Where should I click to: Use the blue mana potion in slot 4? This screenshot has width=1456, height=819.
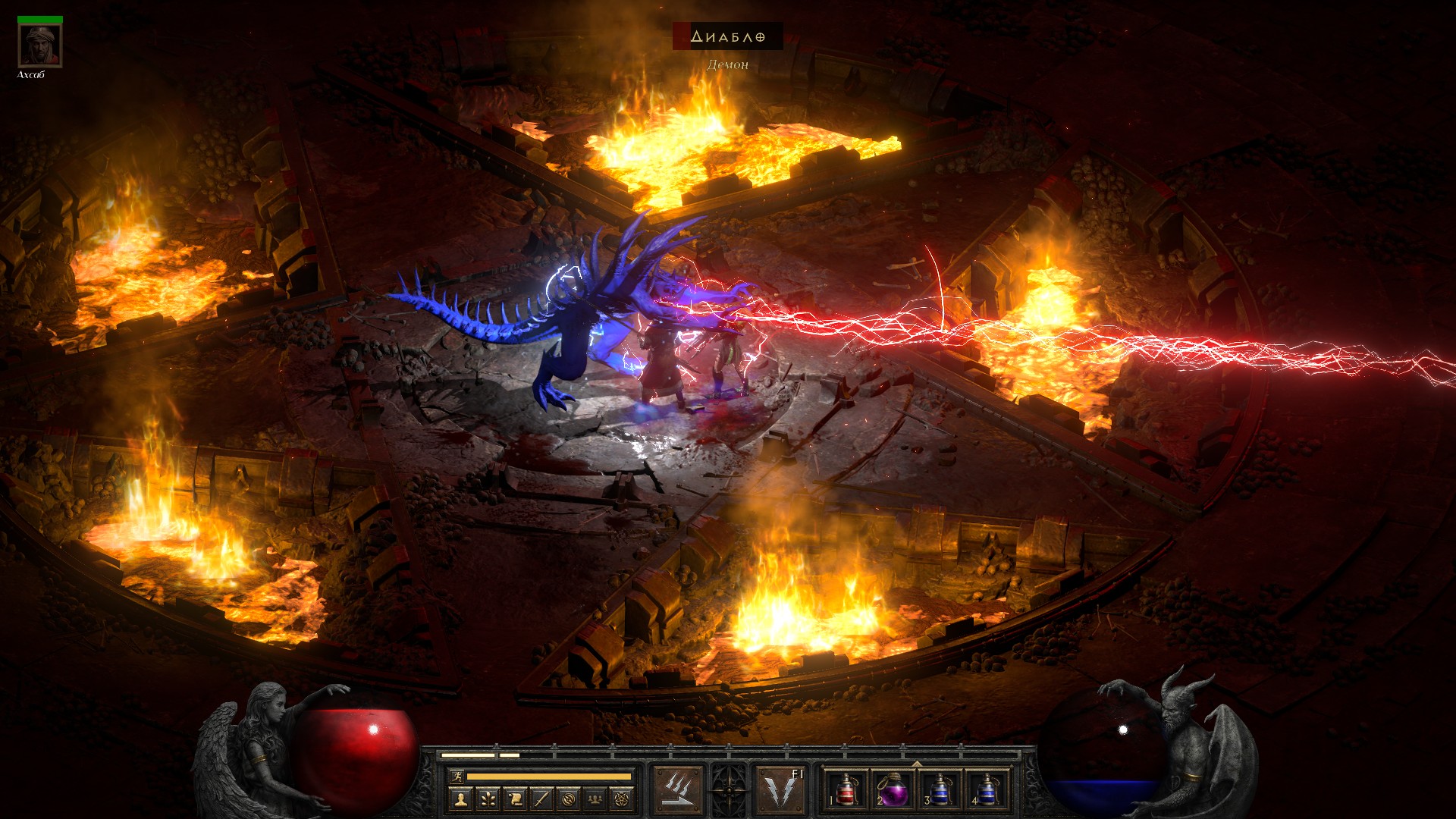pyautogui.click(x=986, y=790)
